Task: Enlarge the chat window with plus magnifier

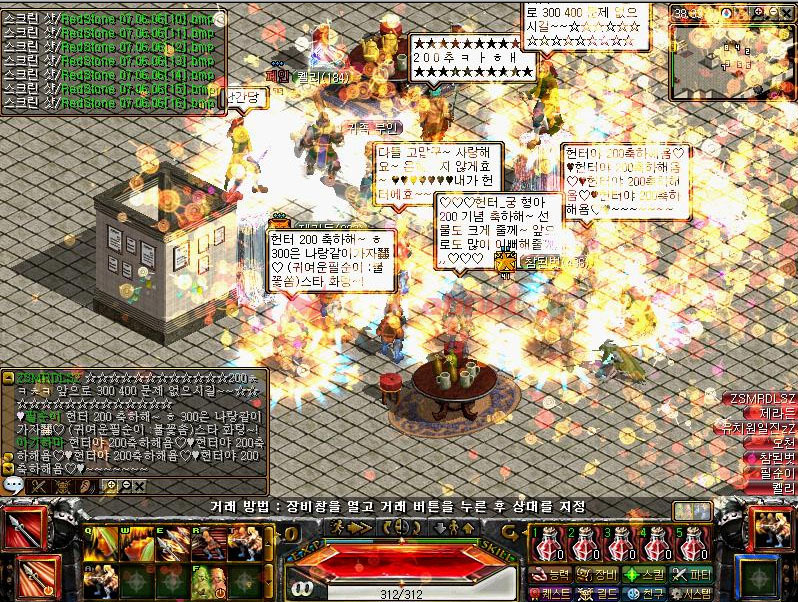Action: tap(111, 485)
